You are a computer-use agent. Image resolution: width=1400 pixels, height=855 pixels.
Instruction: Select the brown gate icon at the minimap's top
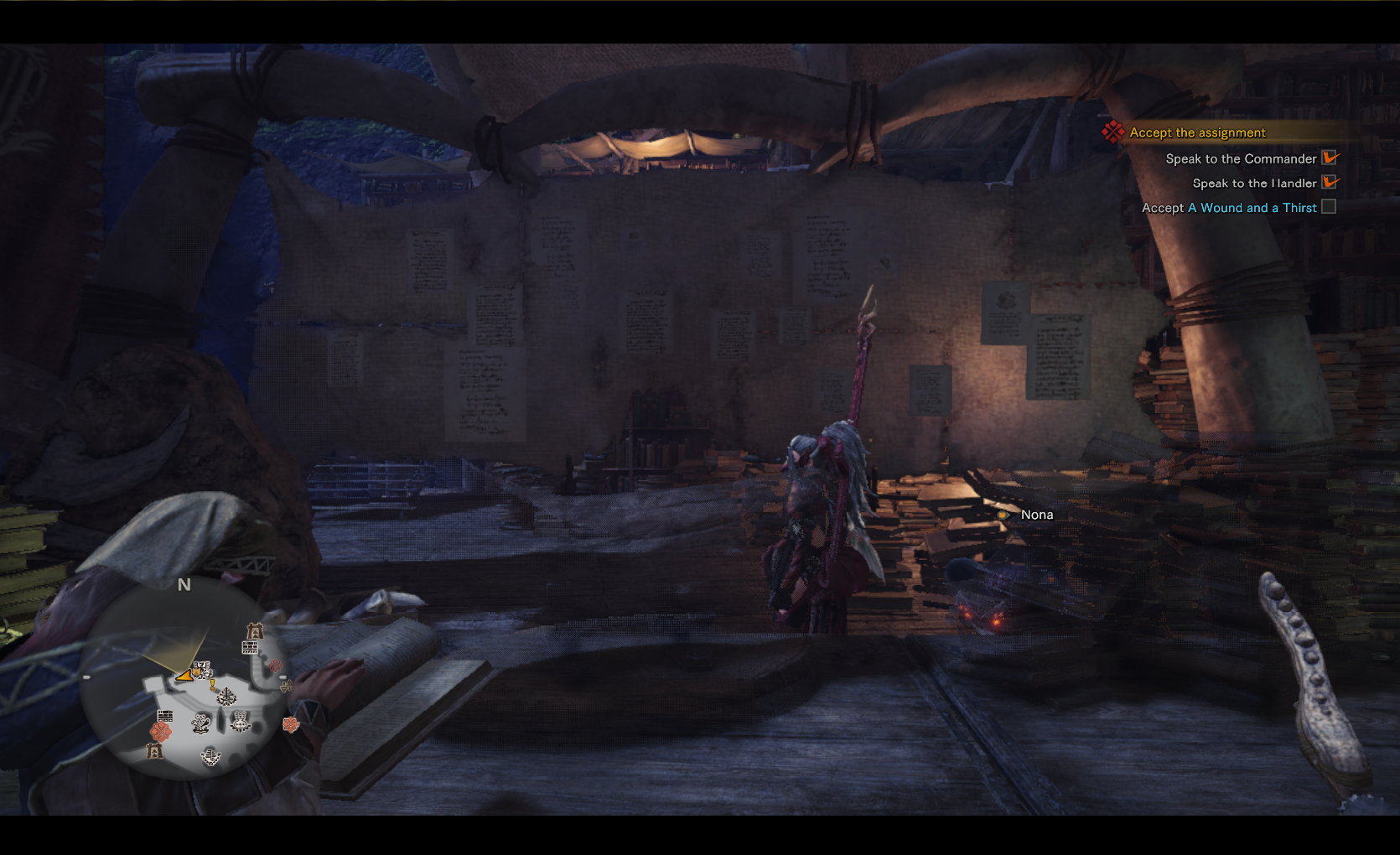[256, 630]
